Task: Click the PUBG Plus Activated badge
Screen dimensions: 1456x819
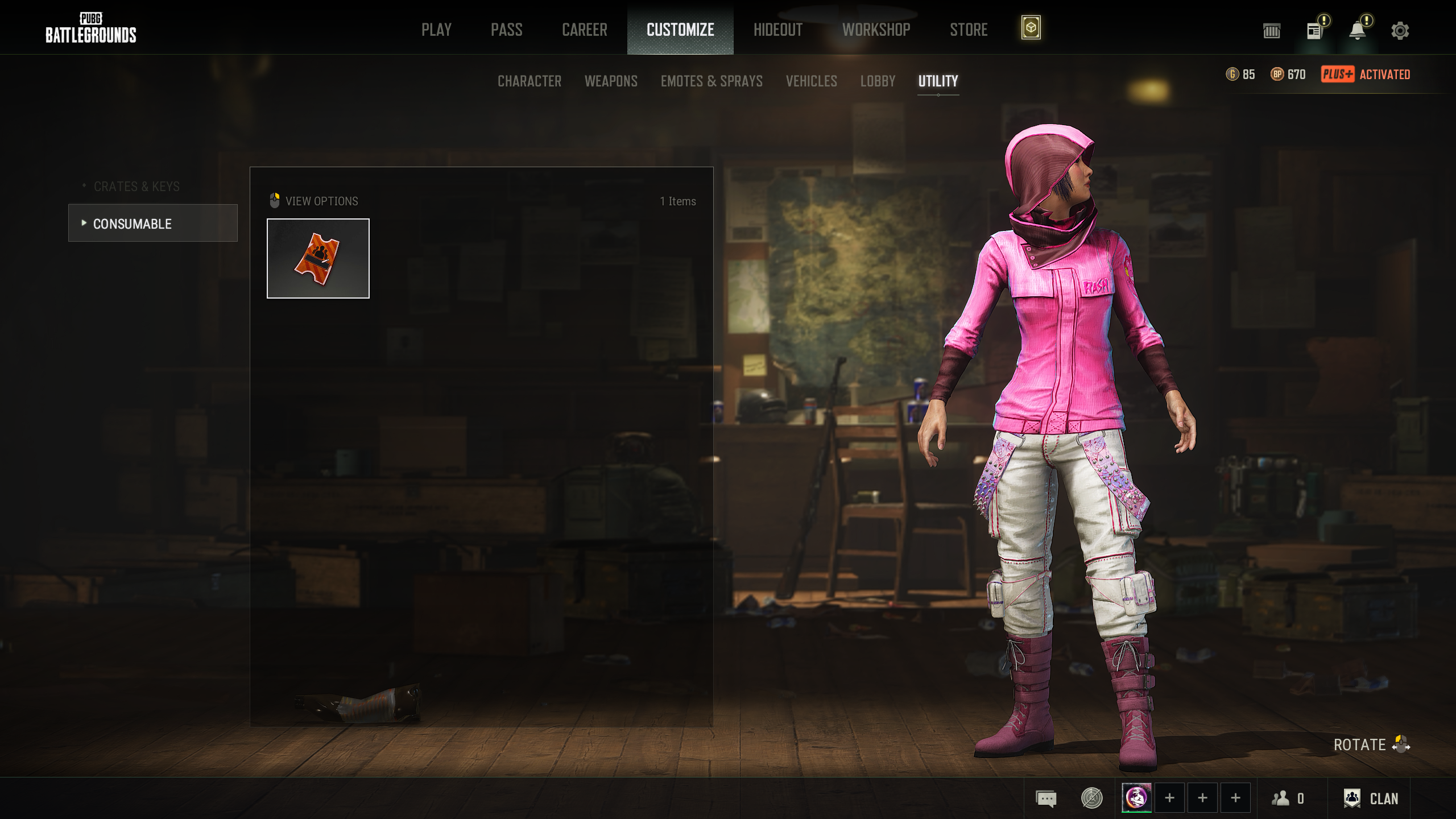Action: tap(1365, 75)
